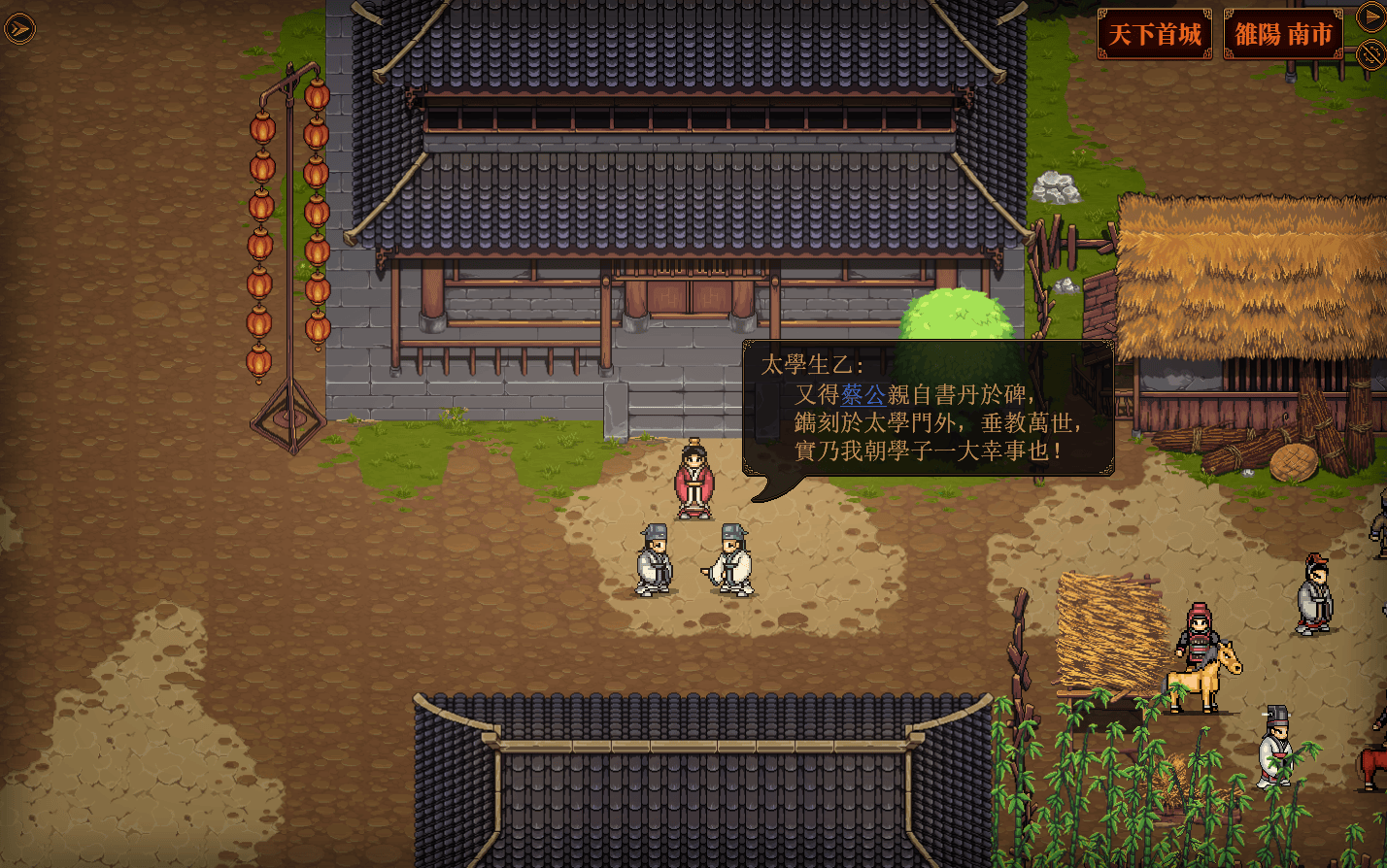Click the 天下首城 location plaque
The width and height of the screenshot is (1387, 868).
(x=1154, y=35)
